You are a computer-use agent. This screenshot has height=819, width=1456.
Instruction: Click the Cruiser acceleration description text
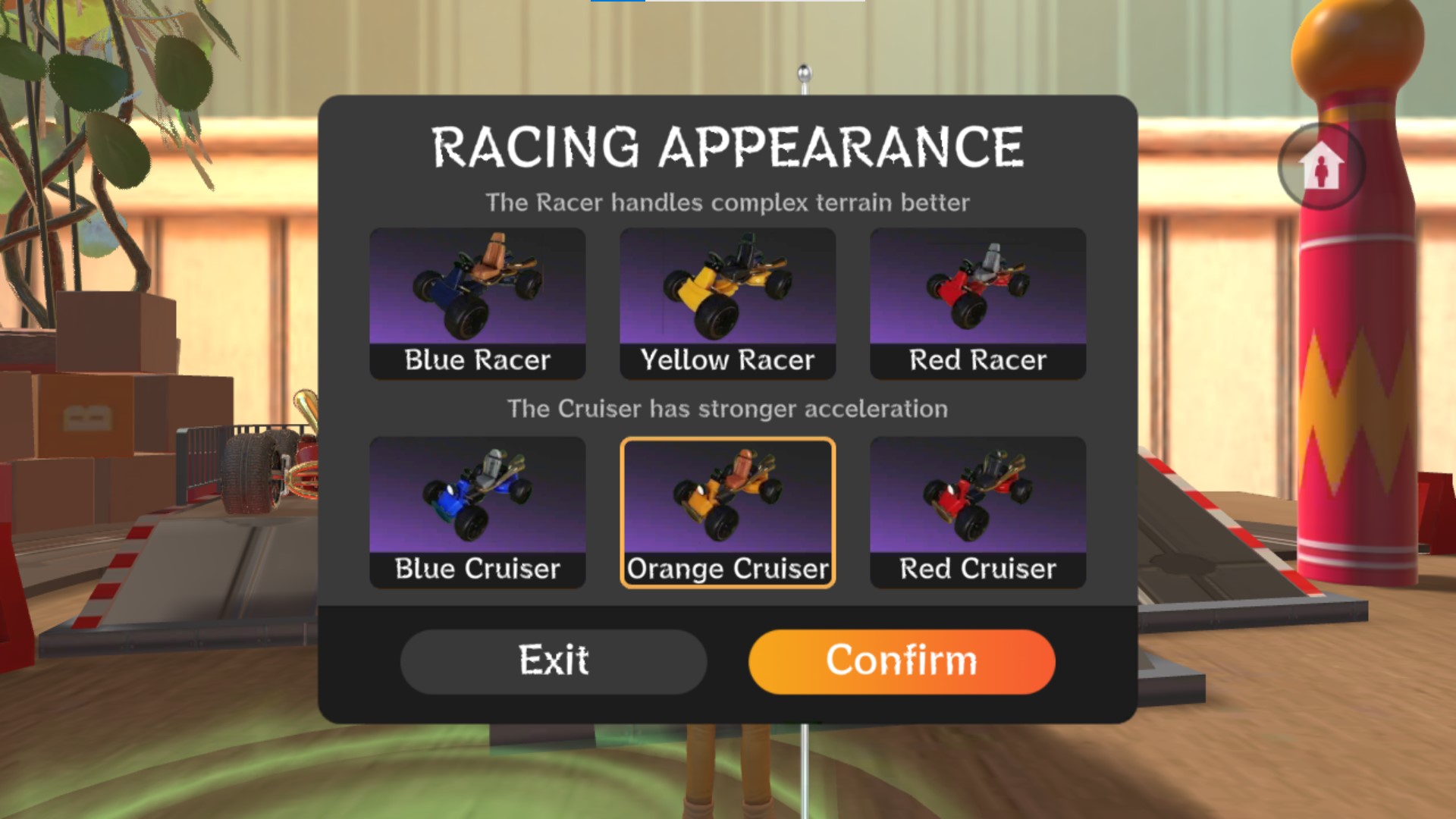pyautogui.click(x=728, y=408)
